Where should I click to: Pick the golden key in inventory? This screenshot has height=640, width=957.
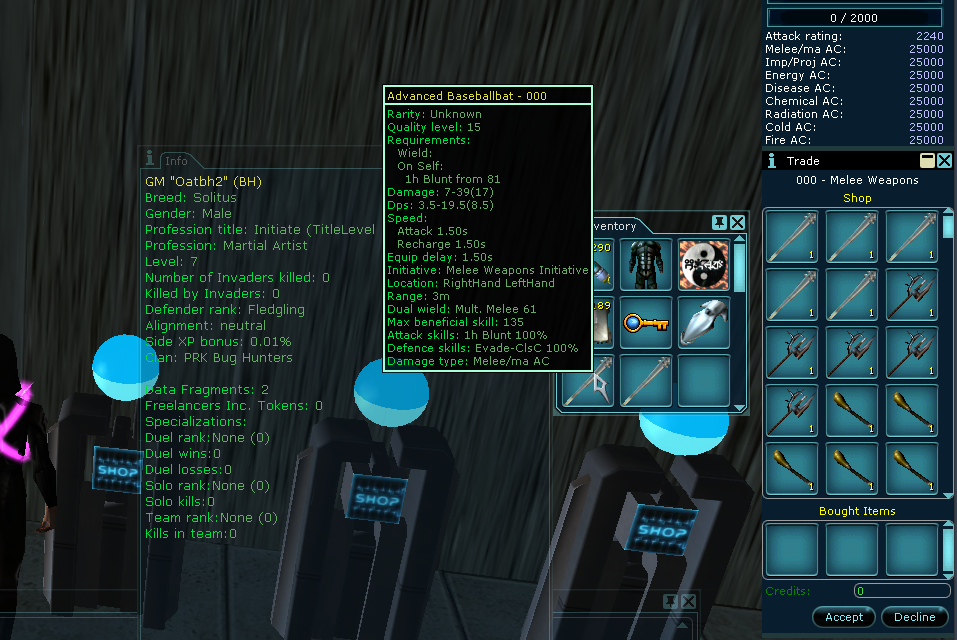coord(645,323)
